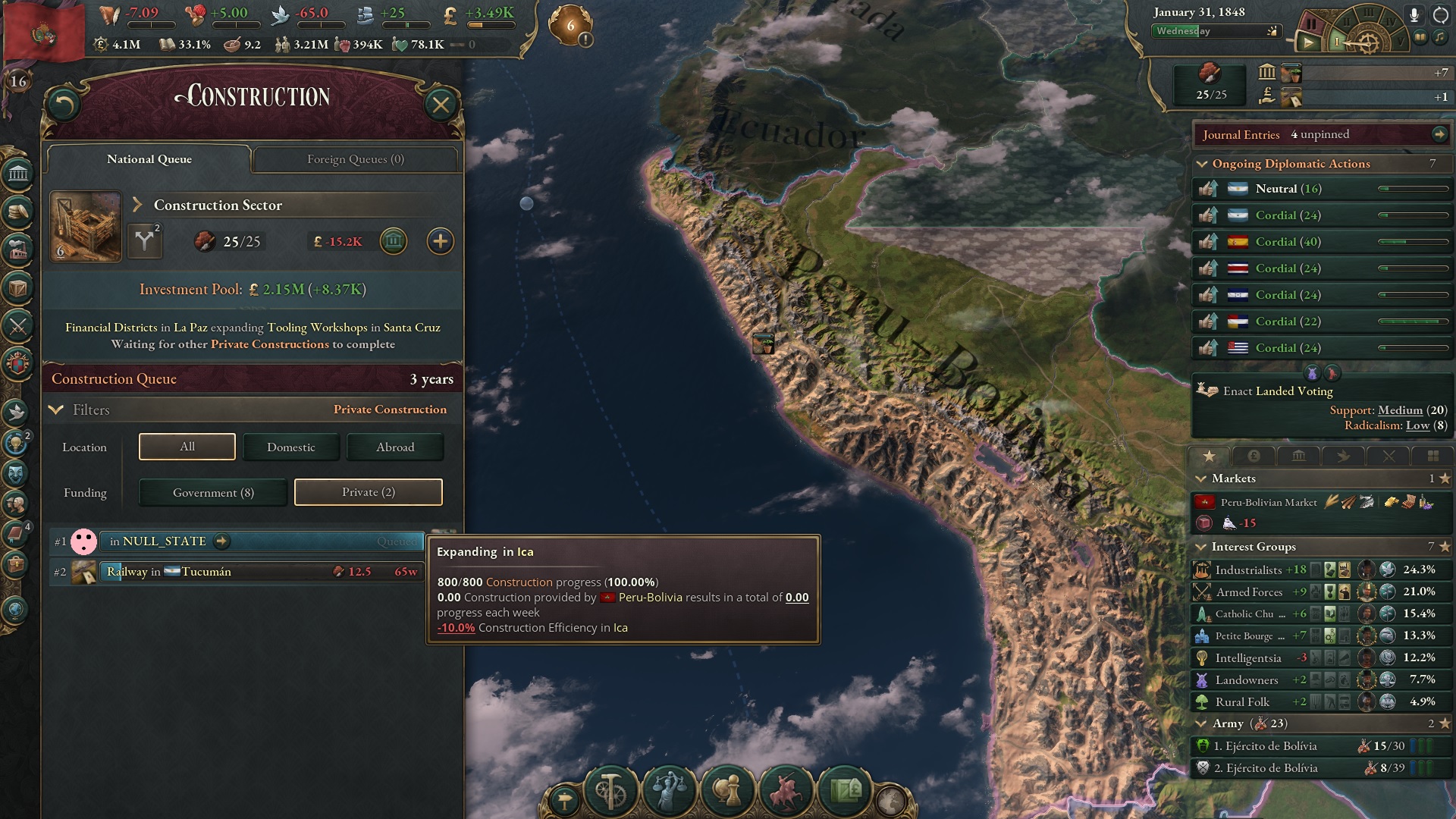1456x819 pixels.
Task: Select the horseman military icon on bottom bar
Action: pyautogui.click(x=786, y=791)
